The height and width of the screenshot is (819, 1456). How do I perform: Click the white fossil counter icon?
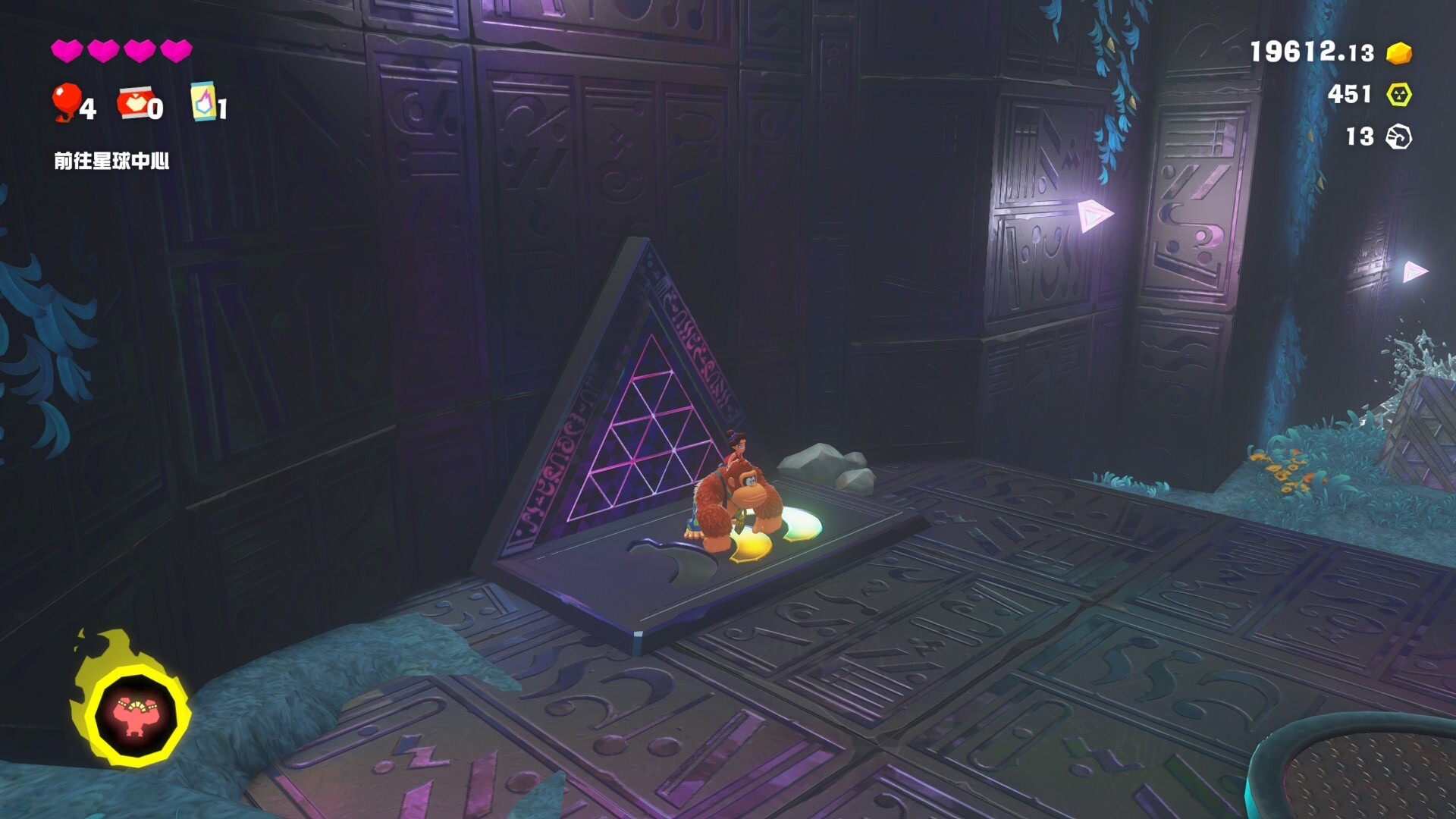[x=1399, y=137]
